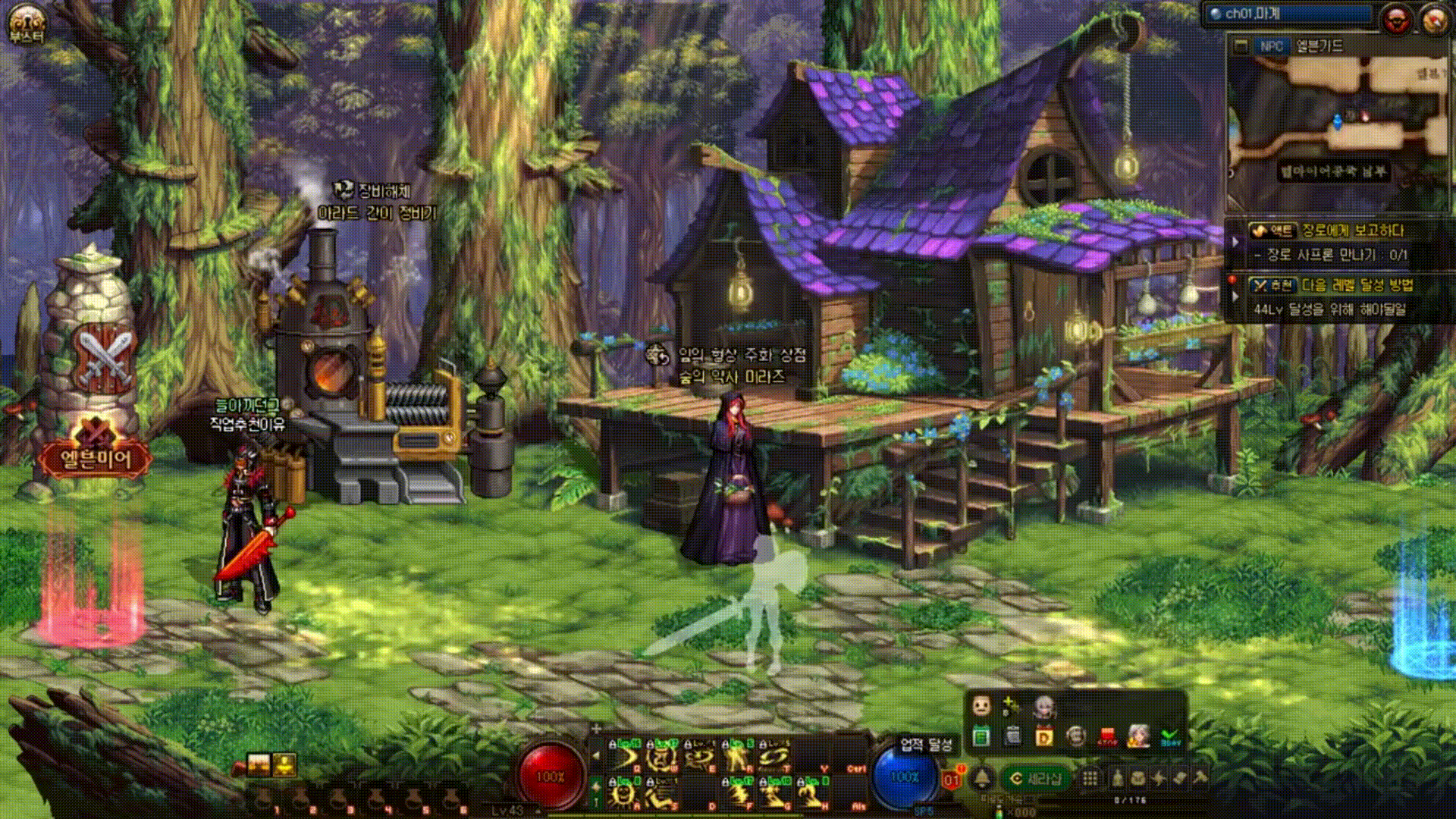Open the 세라샵 cera shop button
The height and width of the screenshot is (819, 1456).
pos(1037,778)
